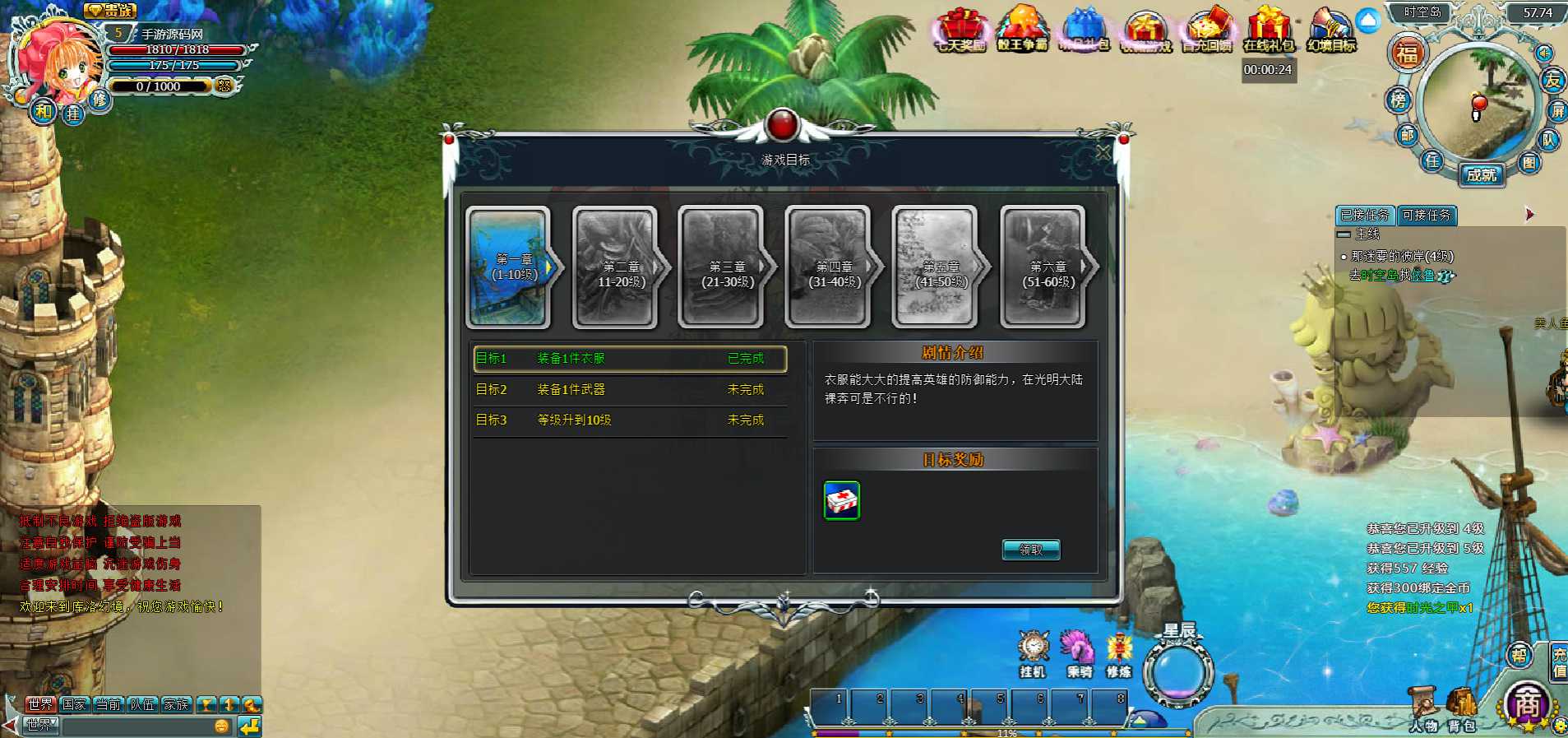The height and width of the screenshot is (738, 1568).
Task: Choose the Chapter 2 (11-20级) tile
Action: (x=617, y=267)
